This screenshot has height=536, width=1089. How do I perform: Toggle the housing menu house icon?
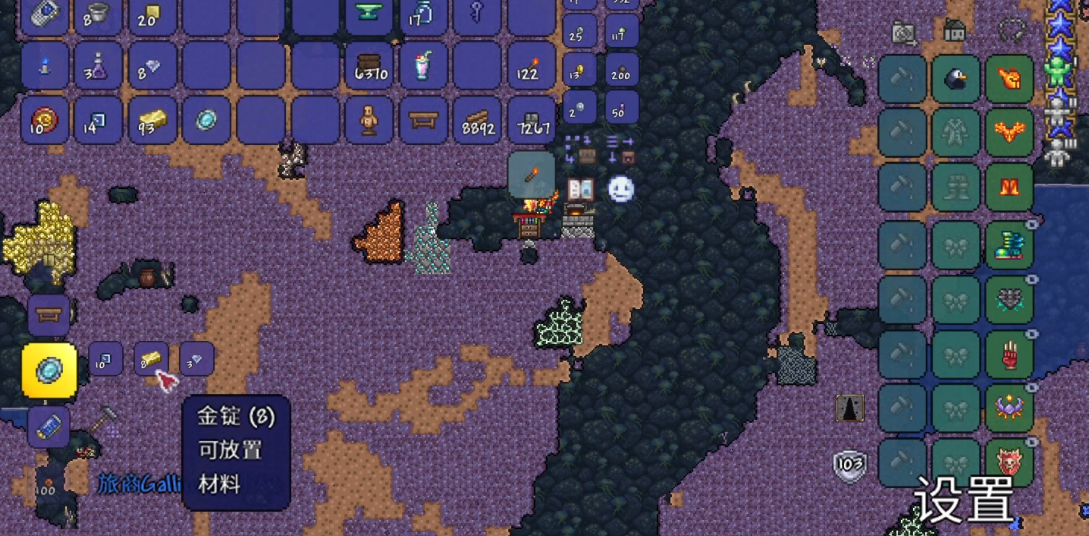(x=955, y=30)
